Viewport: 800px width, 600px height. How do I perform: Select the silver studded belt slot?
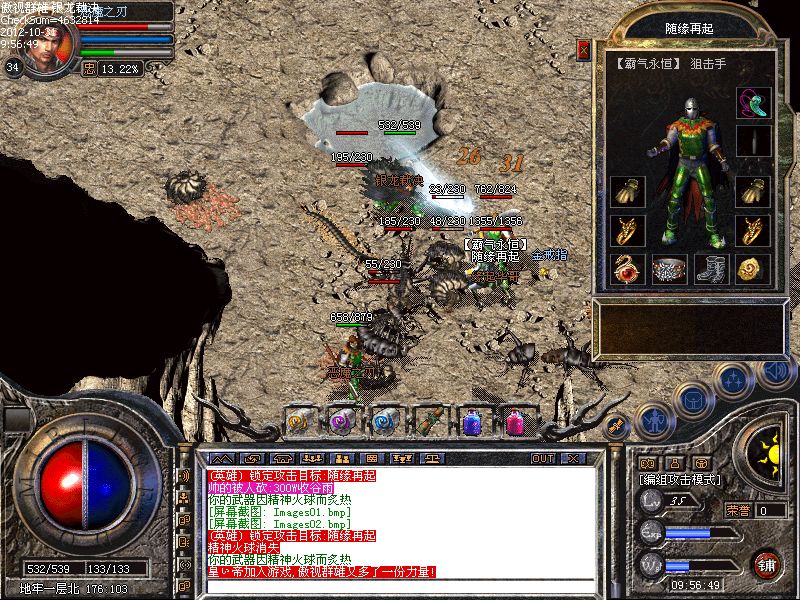pos(669,269)
